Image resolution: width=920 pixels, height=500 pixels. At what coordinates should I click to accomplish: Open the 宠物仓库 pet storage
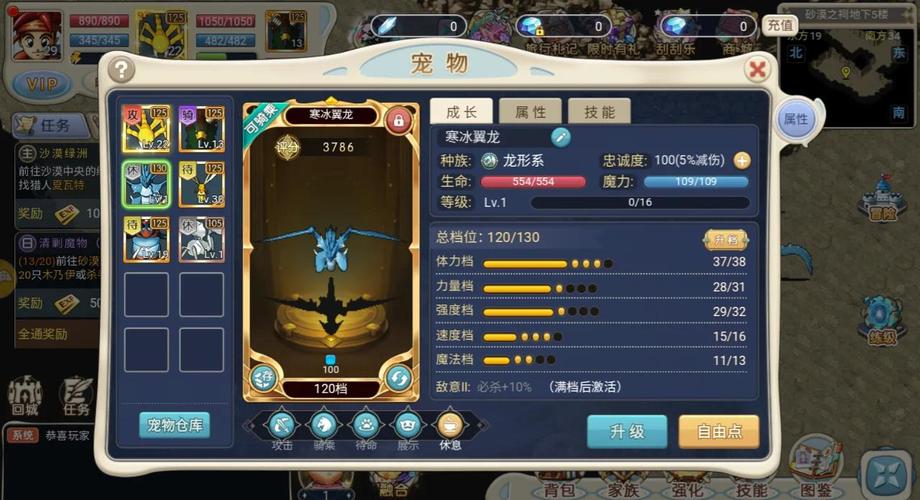point(174,425)
